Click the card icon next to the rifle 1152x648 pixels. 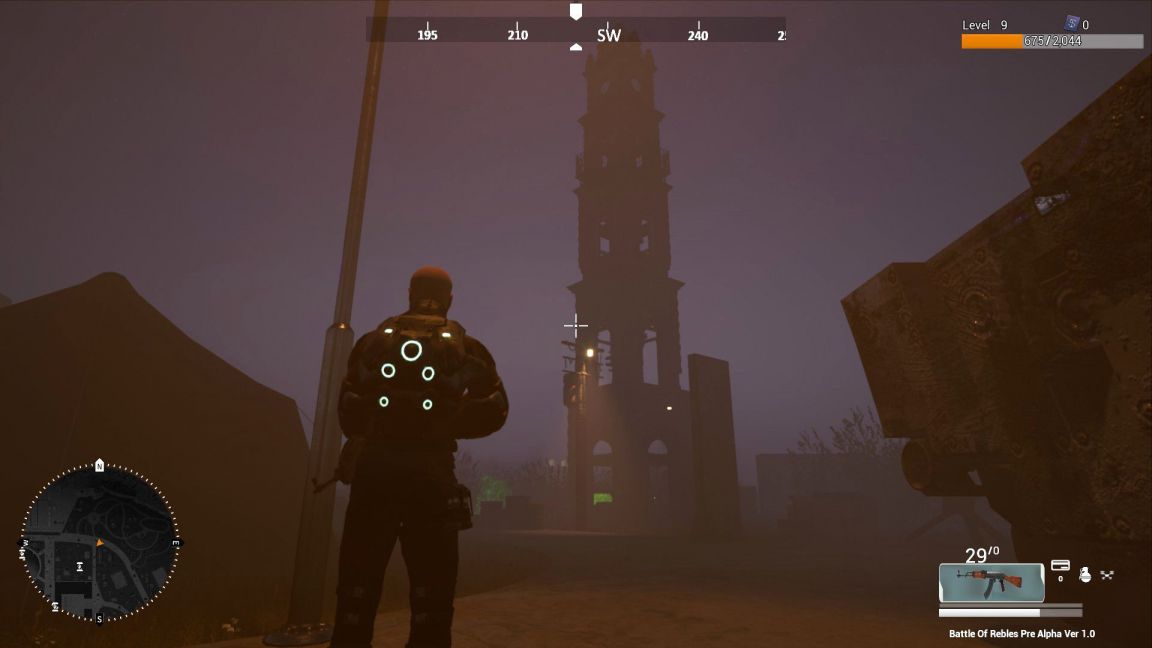click(1060, 566)
